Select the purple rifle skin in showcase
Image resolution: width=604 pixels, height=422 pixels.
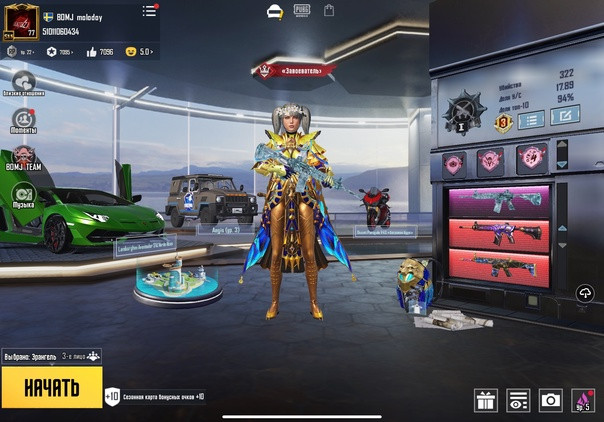(498, 232)
